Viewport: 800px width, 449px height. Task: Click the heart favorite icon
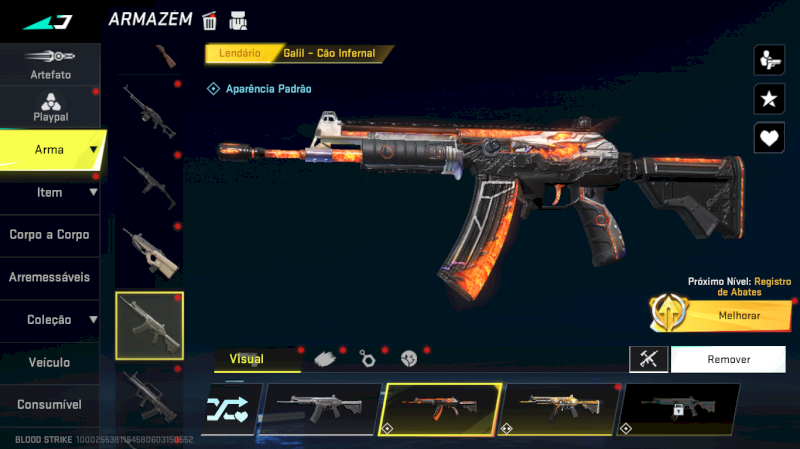768,137
